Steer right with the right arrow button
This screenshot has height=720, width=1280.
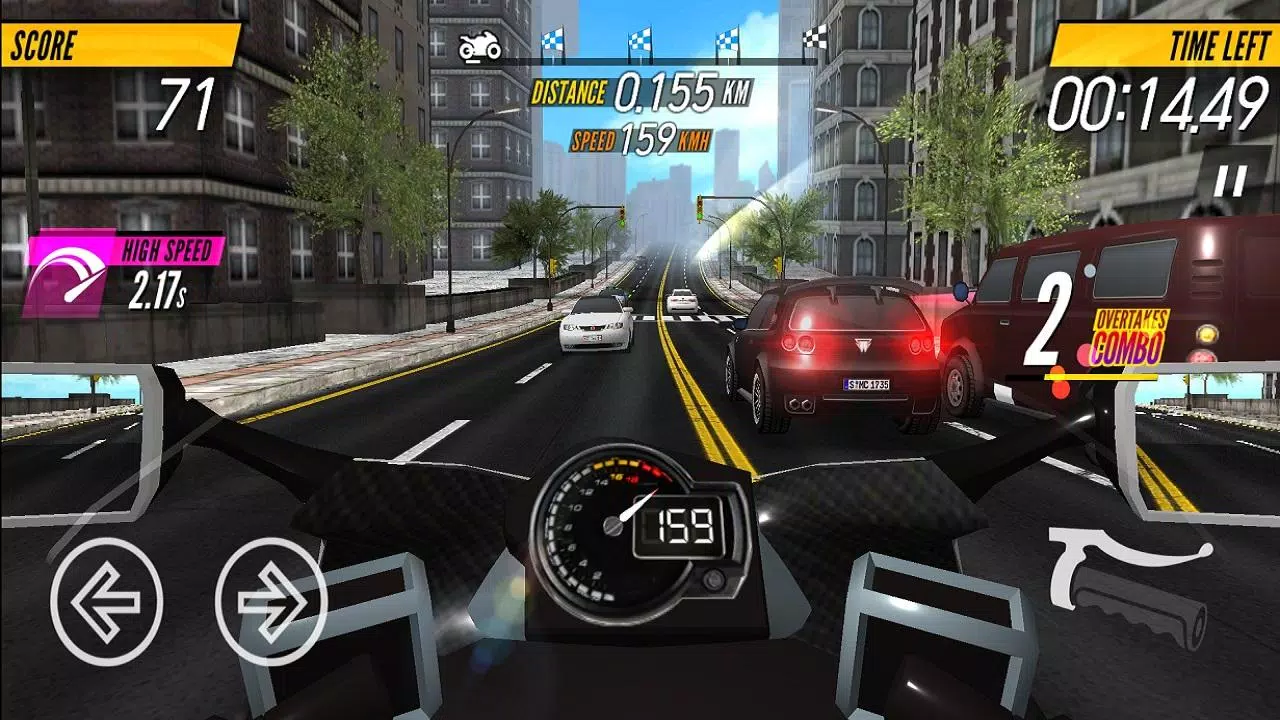(271, 602)
